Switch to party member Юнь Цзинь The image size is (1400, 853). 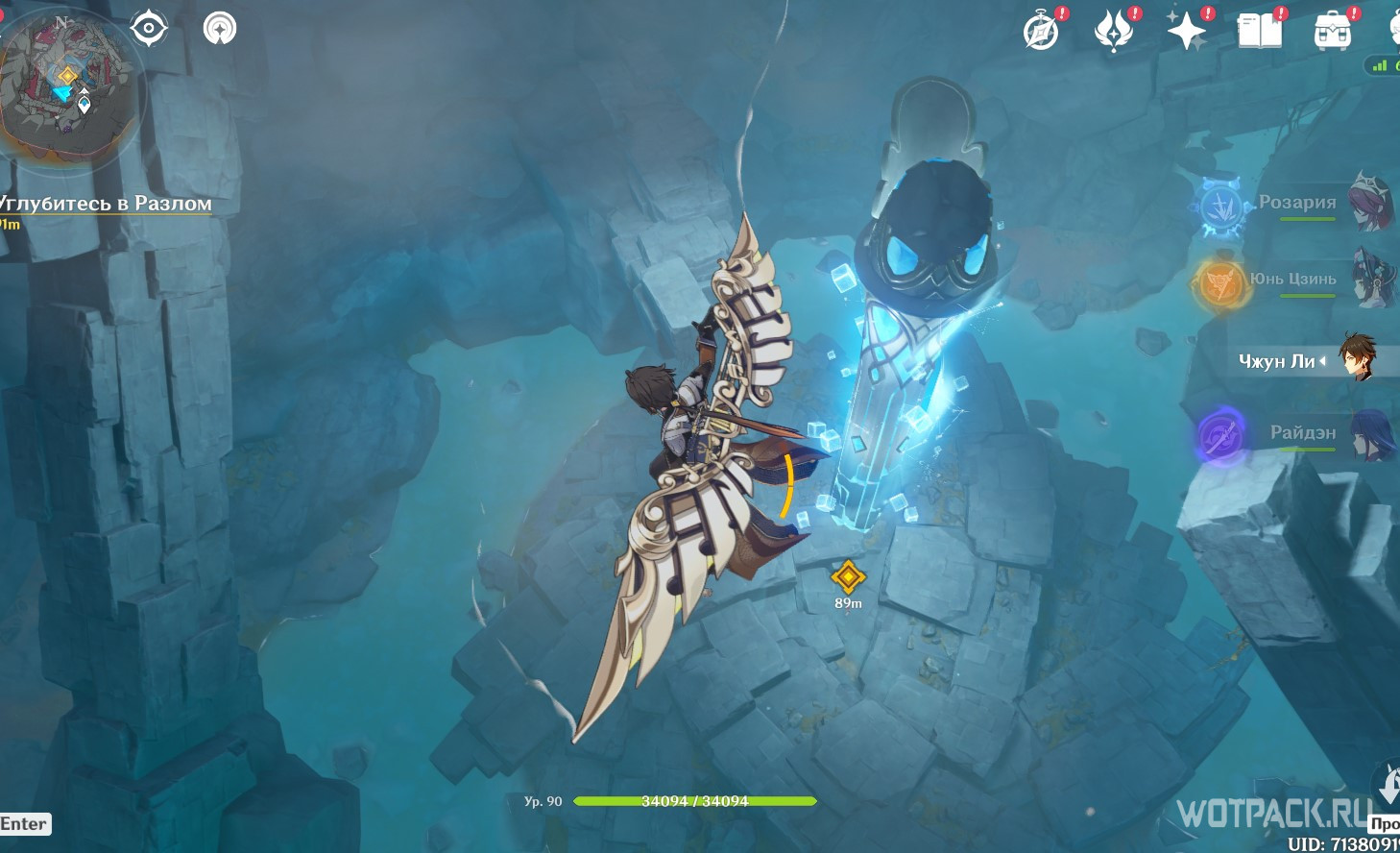(1292, 280)
